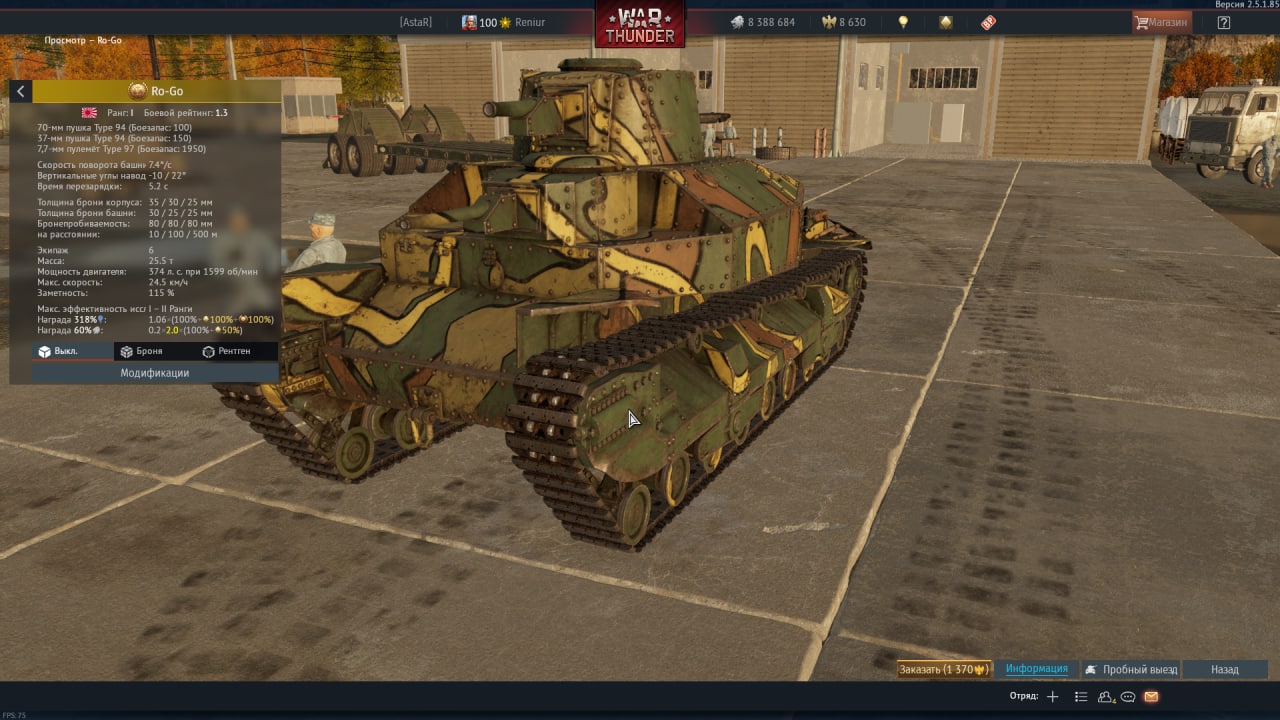Click the War Thunder logo
This screenshot has height=720, width=1280.
(640, 24)
